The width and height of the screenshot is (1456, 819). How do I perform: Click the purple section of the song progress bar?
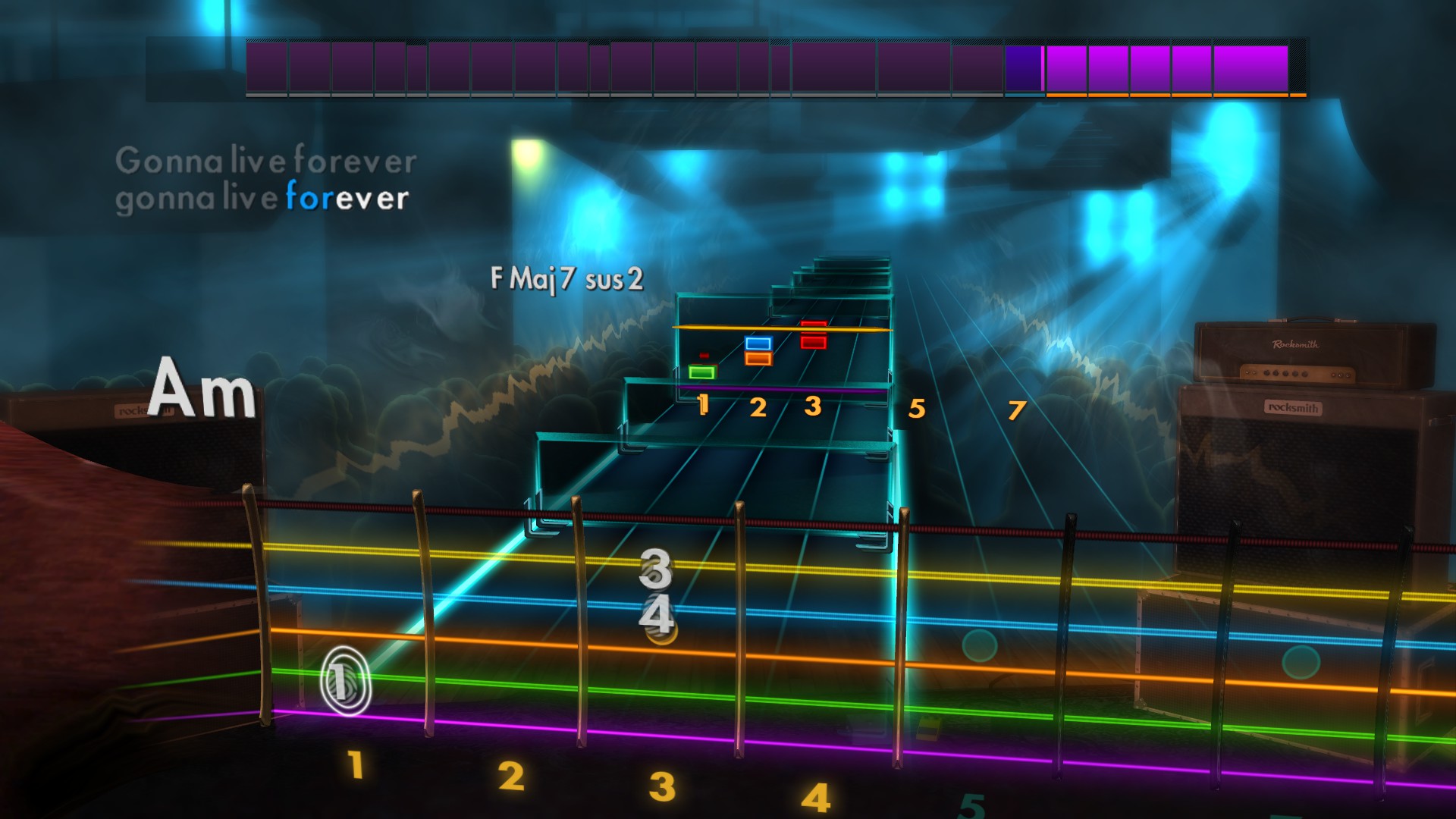click(x=607, y=68)
